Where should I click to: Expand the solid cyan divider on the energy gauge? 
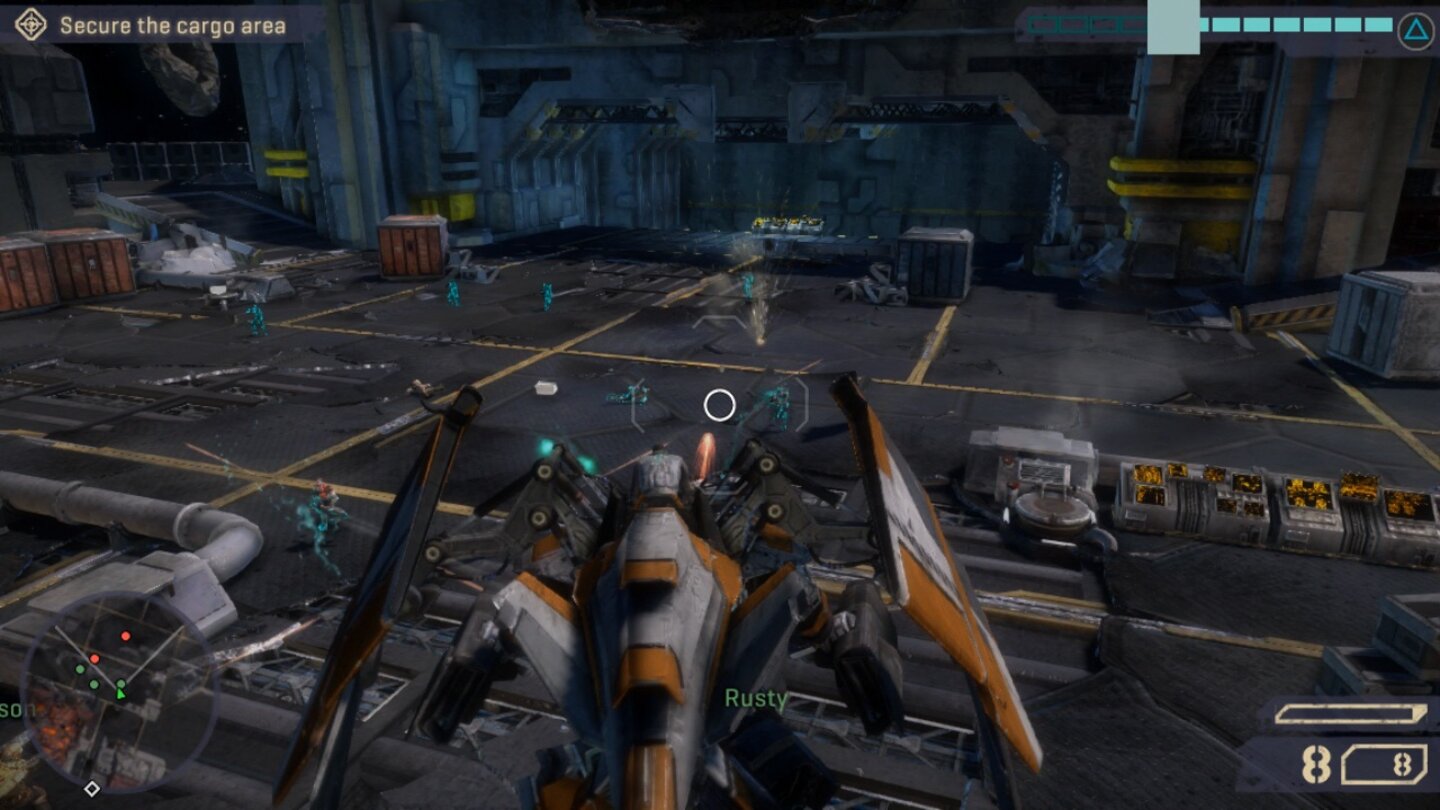click(1173, 25)
